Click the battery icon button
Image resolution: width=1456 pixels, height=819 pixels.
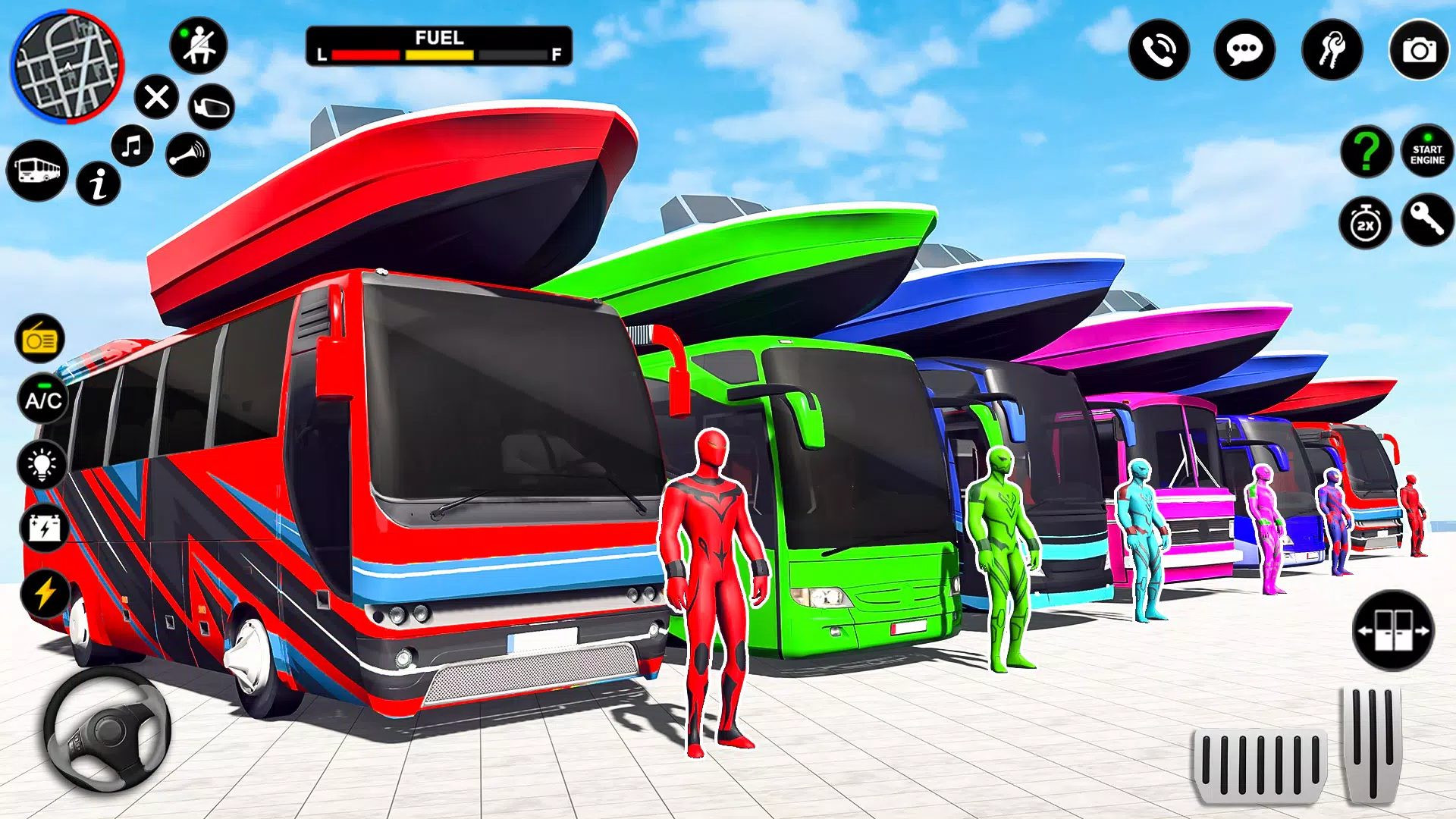click(44, 528)
